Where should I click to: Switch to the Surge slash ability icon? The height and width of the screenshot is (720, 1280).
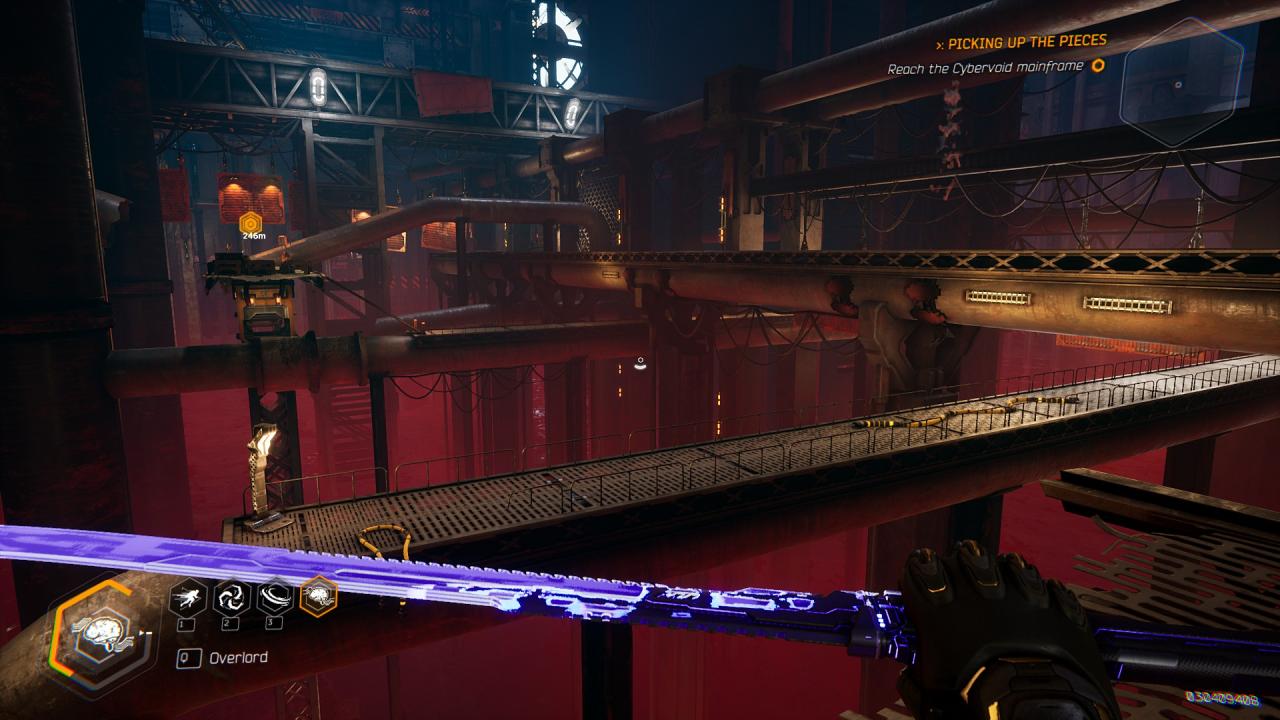tap(274, 598)
